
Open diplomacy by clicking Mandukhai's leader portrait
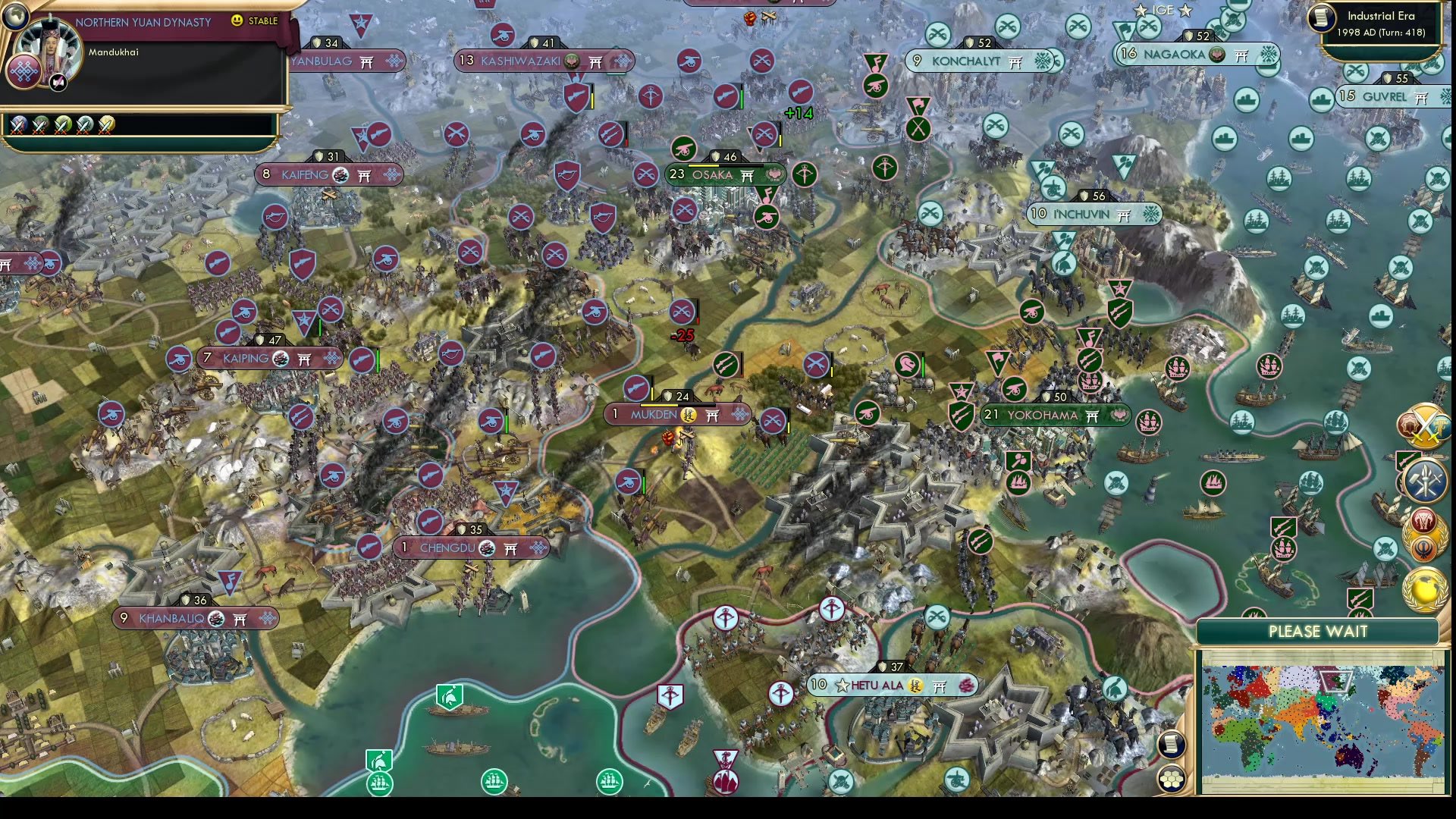click(50, 52)
